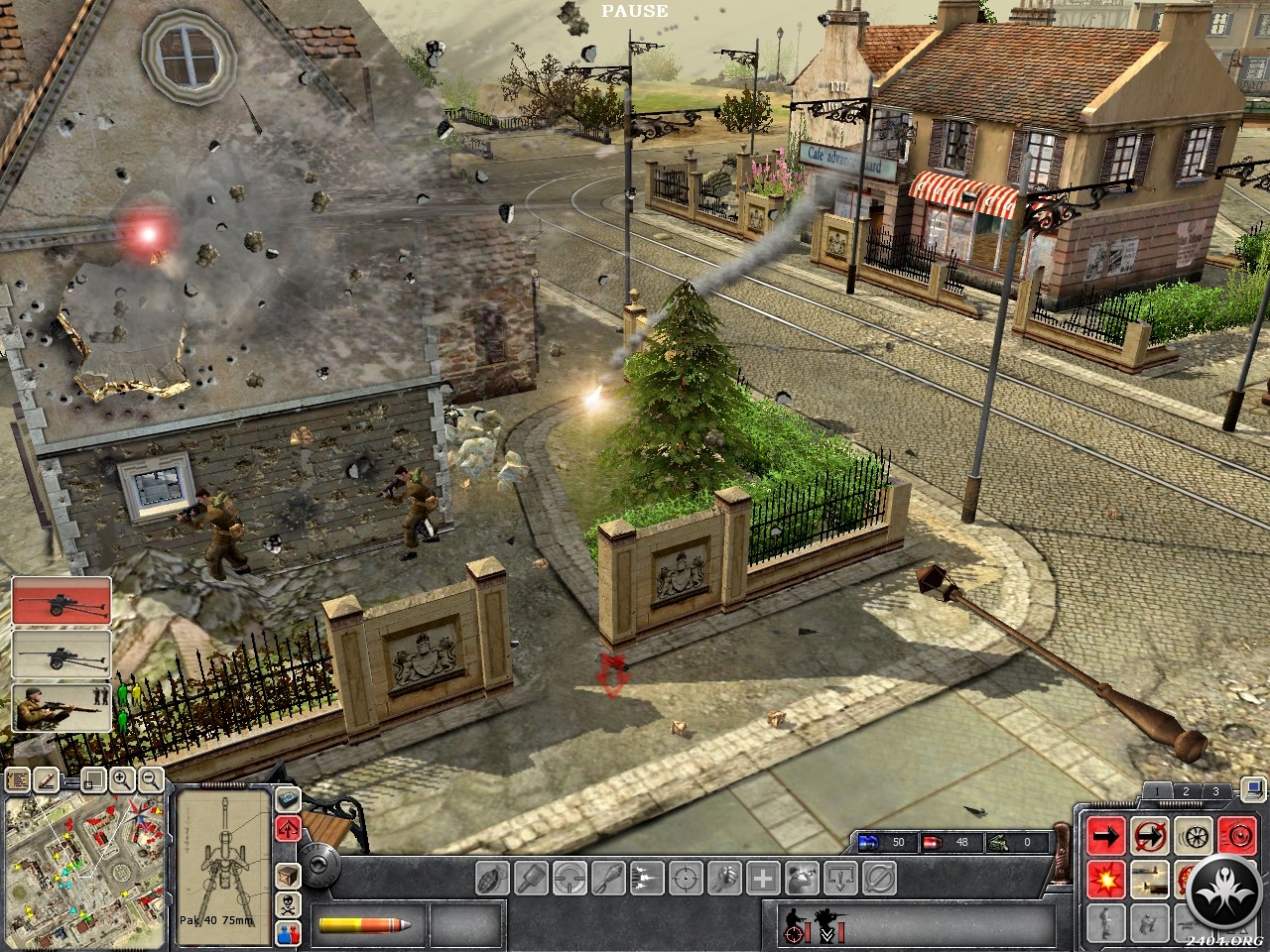Open the wooden crate inventory button
This screenshot has width=1270, height=952.
click(x=288, y=876)
